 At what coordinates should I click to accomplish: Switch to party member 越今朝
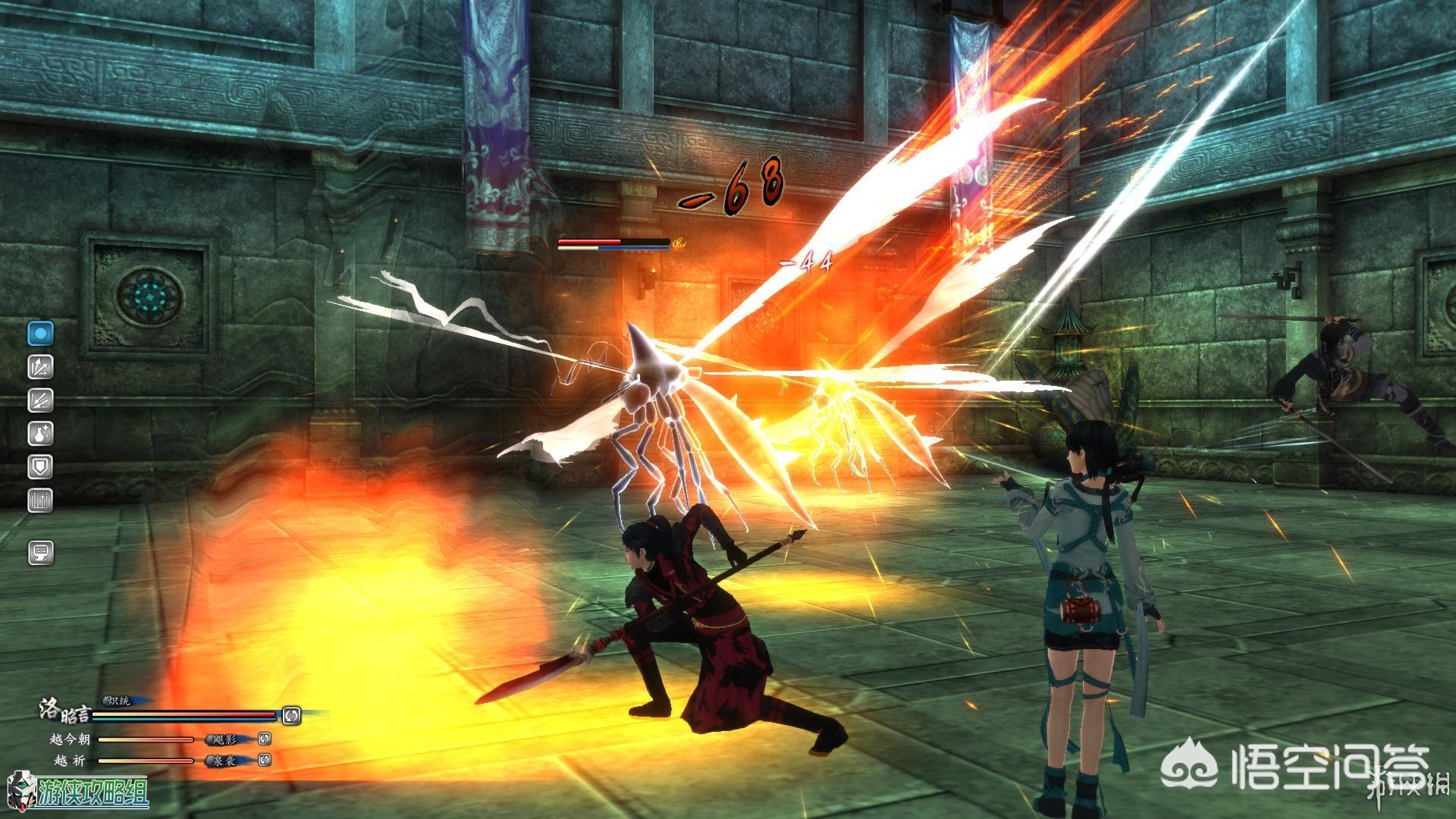(x=70, y=739)
